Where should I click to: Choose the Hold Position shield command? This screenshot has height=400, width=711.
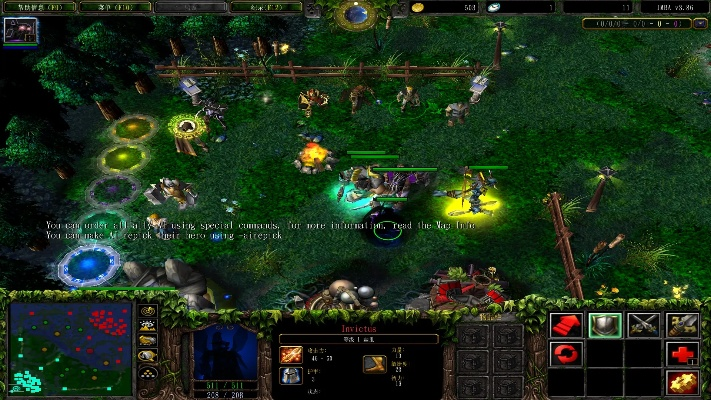pos(605,324)
